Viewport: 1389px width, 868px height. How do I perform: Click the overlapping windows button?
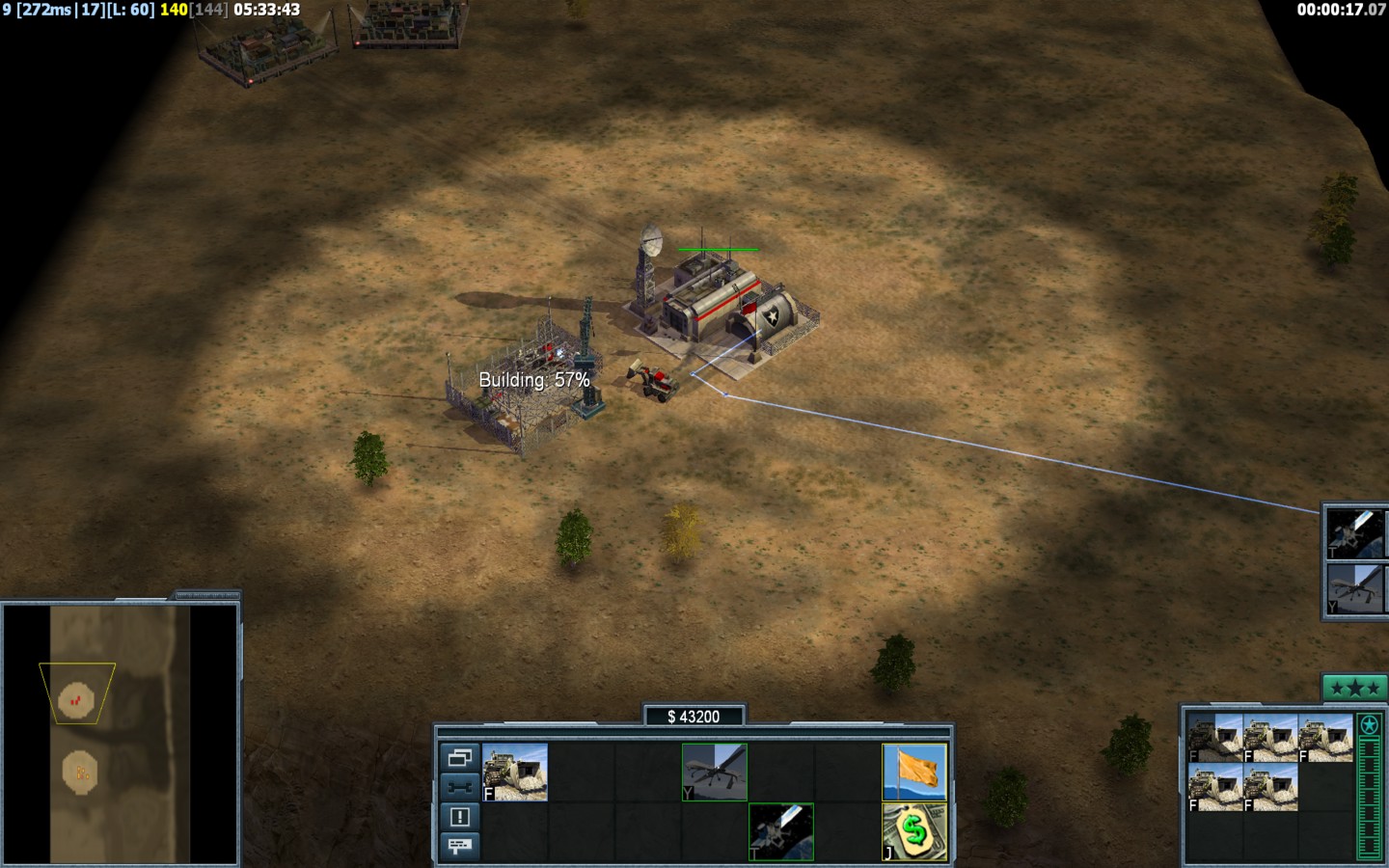click(x=459, y=757)
